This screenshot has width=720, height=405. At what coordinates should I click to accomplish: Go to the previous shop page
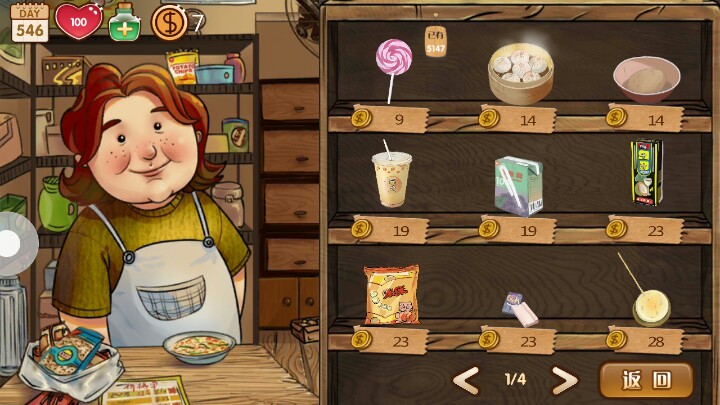[x=466, y=380]
